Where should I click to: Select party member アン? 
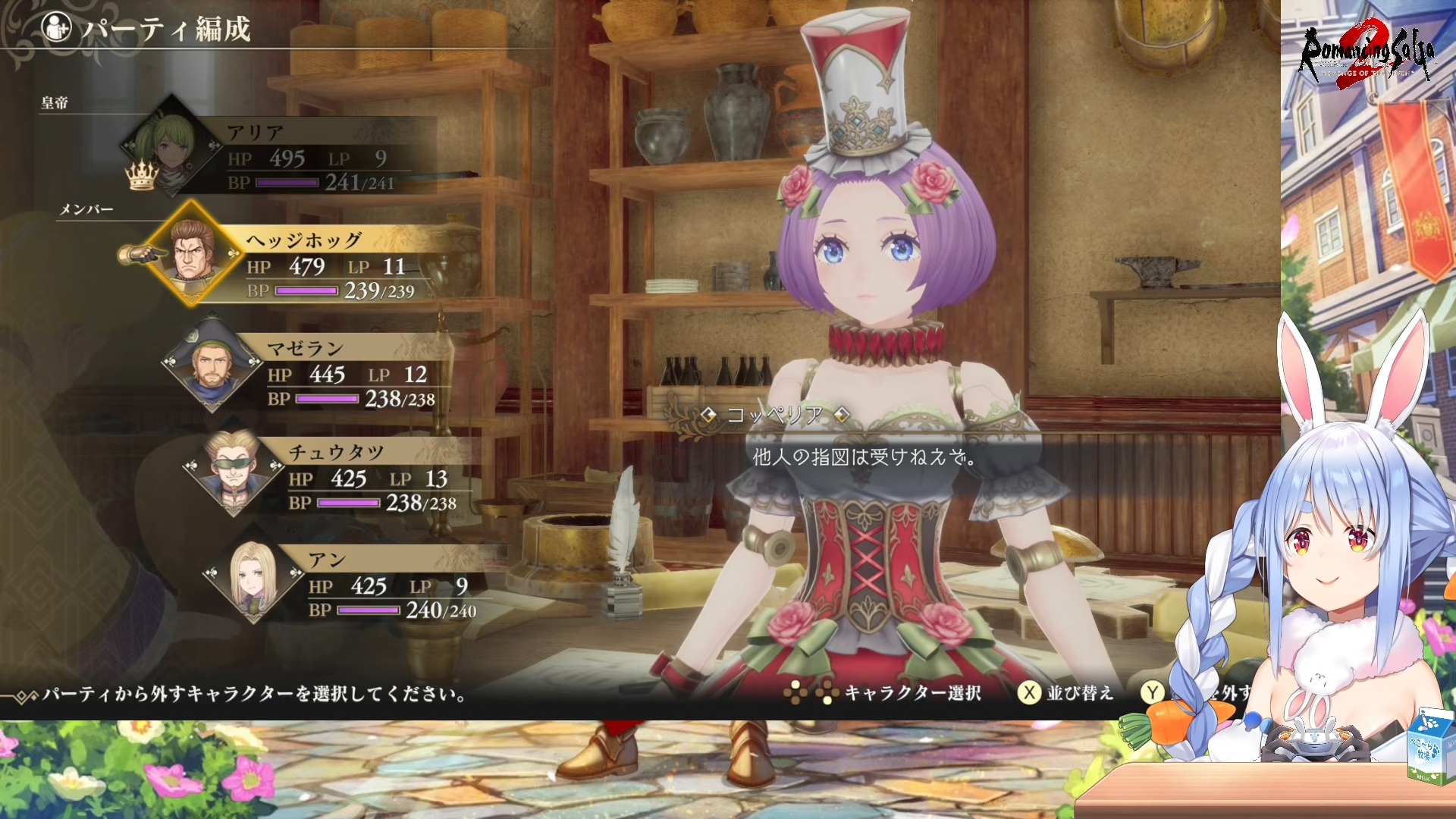(x=379, y=585)
